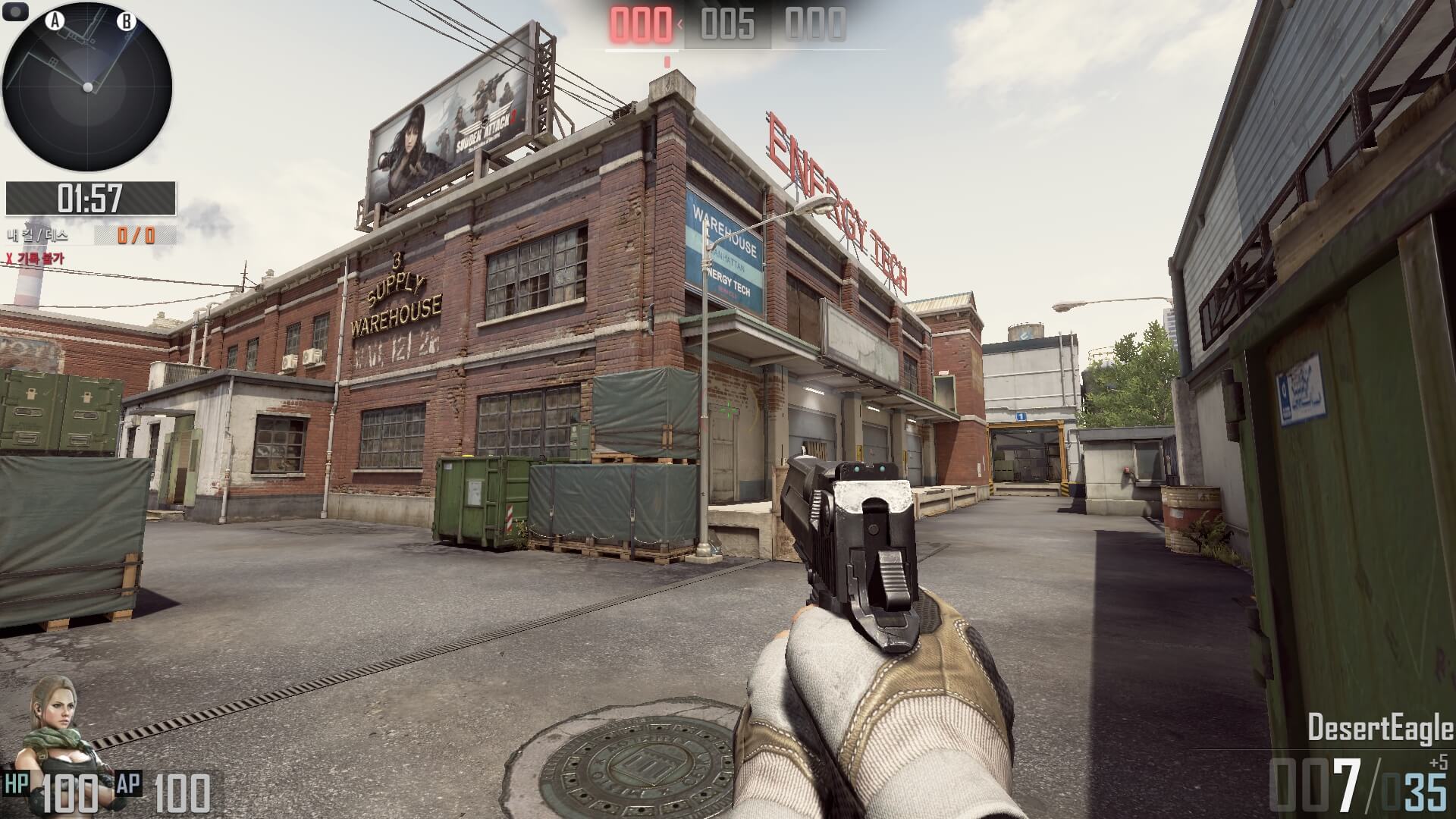Click the circular minimap radar
The image size is (1456, 819).
coord(87,87)
